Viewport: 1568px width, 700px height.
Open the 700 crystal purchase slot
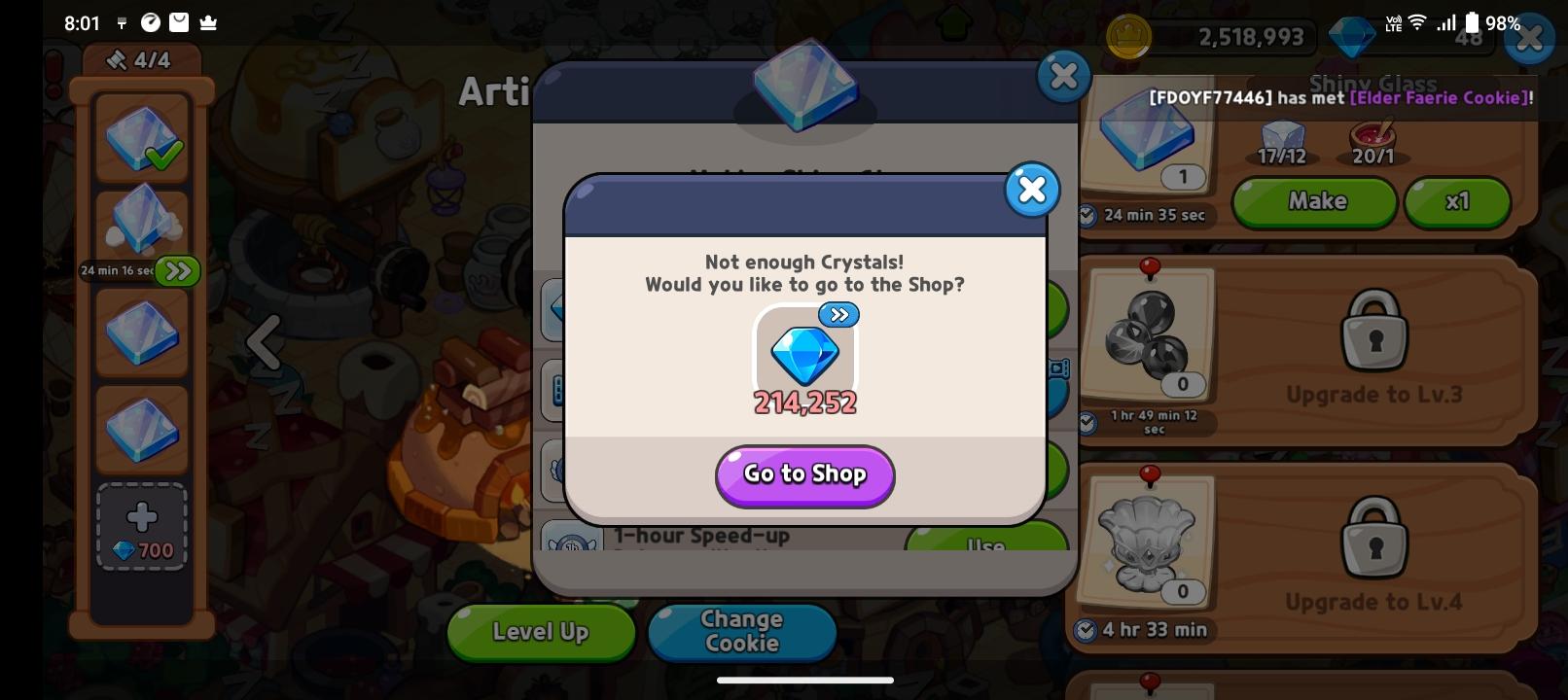tap(141, 525)
